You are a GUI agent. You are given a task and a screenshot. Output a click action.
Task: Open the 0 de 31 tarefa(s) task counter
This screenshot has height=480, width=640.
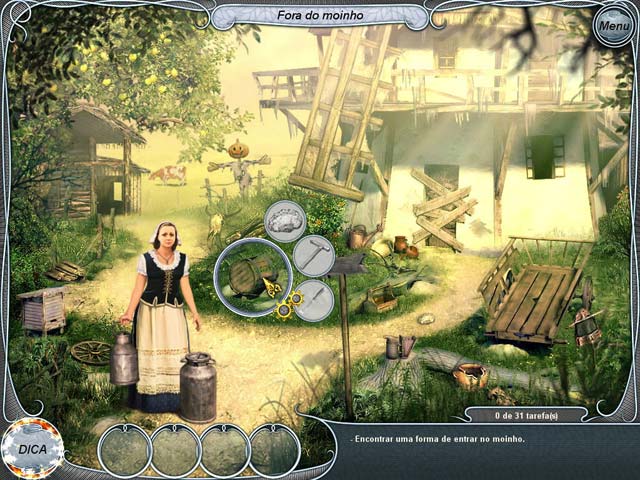tap(514, 414)
